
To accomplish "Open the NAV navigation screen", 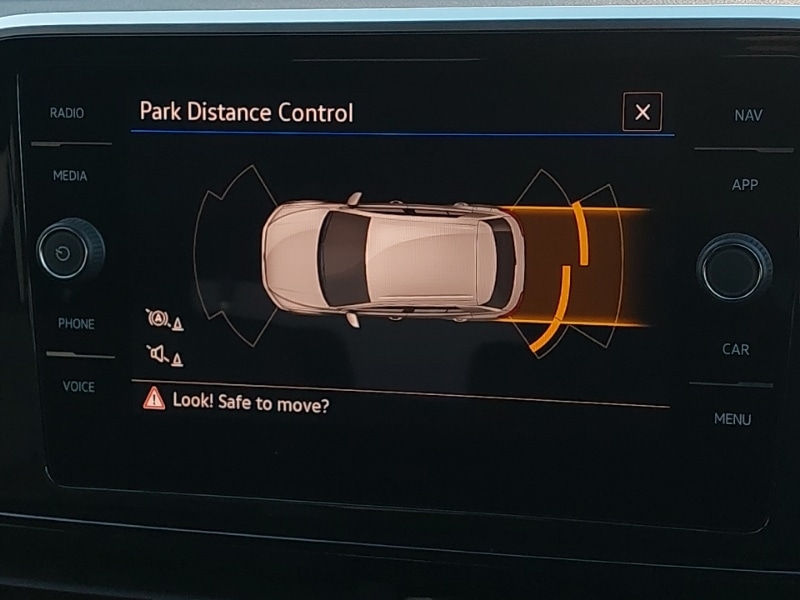I will [x=748, y=116].
